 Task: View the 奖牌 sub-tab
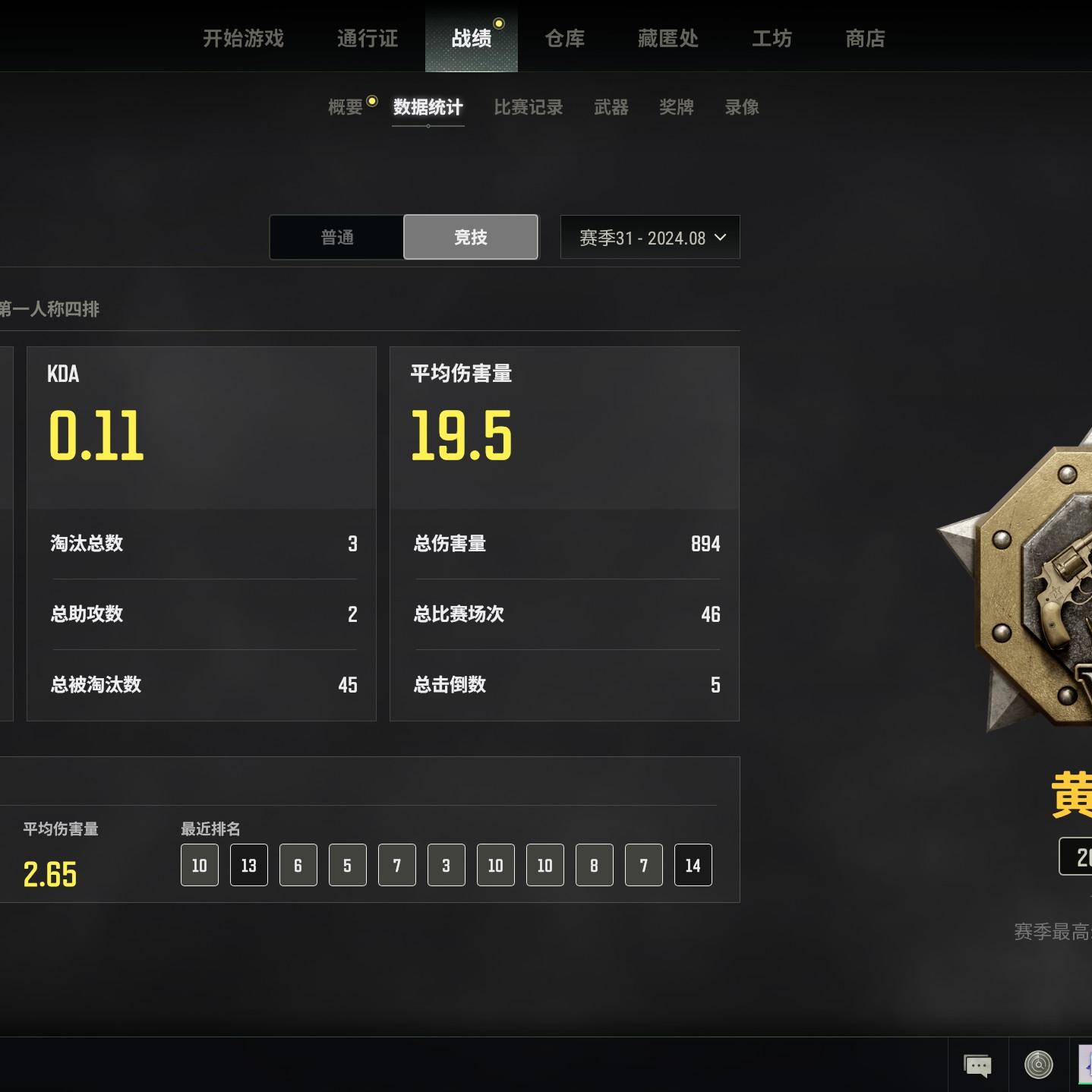tap(677, 107)
